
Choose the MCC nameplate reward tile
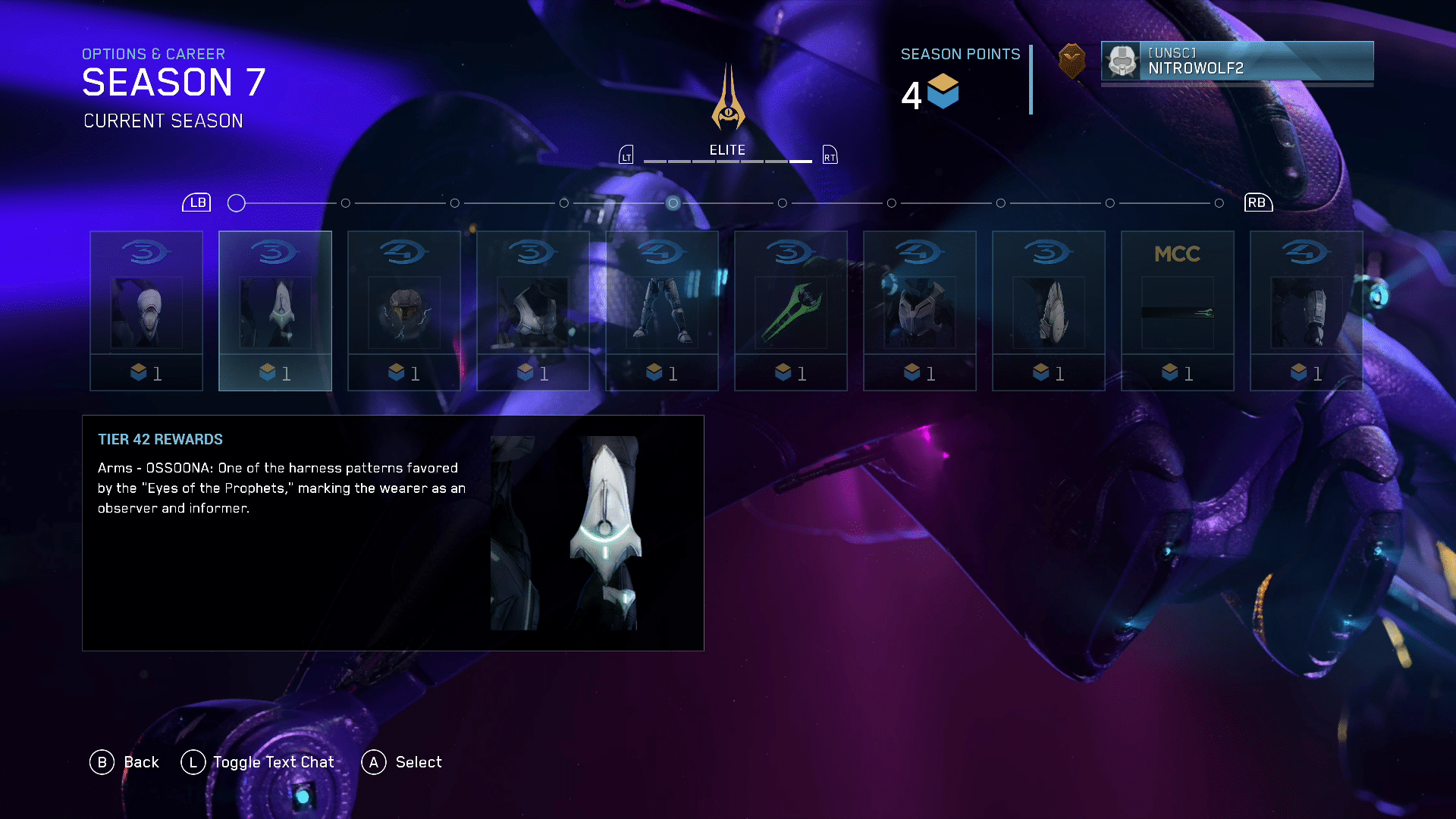pos(1178,310)
